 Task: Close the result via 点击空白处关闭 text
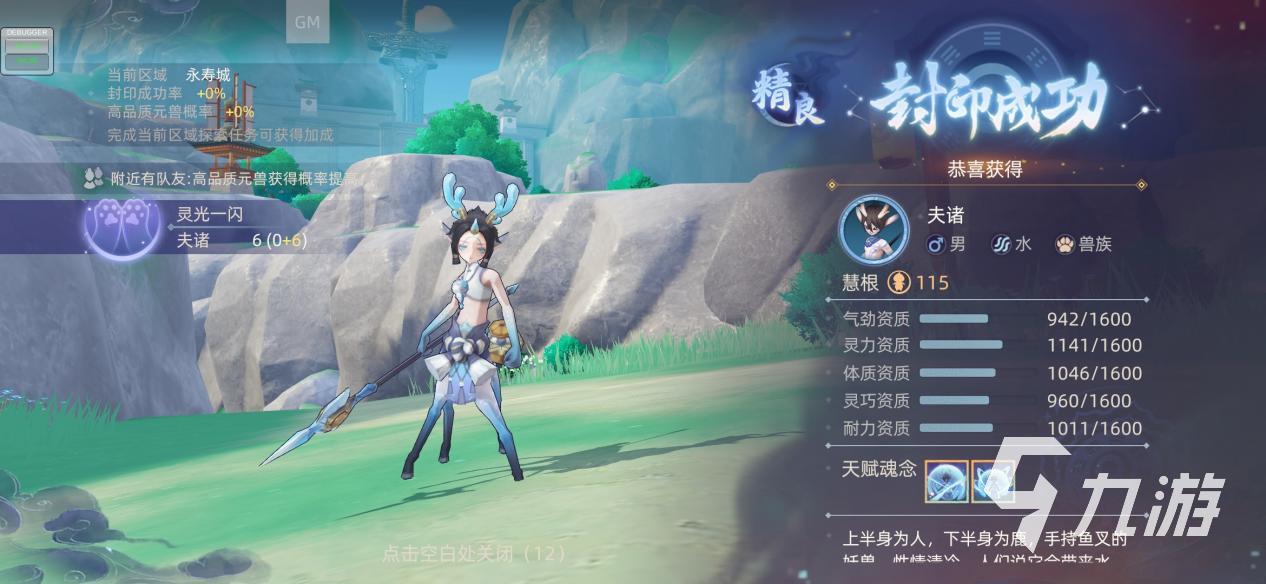click(474, 552)
